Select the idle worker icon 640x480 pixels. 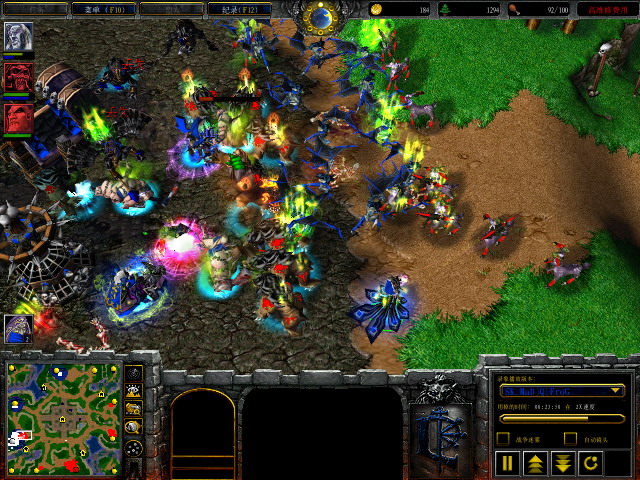click(x=18, y=327)
